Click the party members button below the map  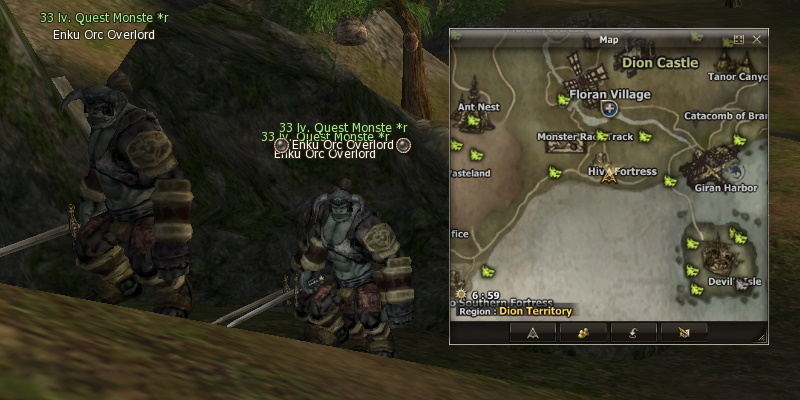pos(582,333)
